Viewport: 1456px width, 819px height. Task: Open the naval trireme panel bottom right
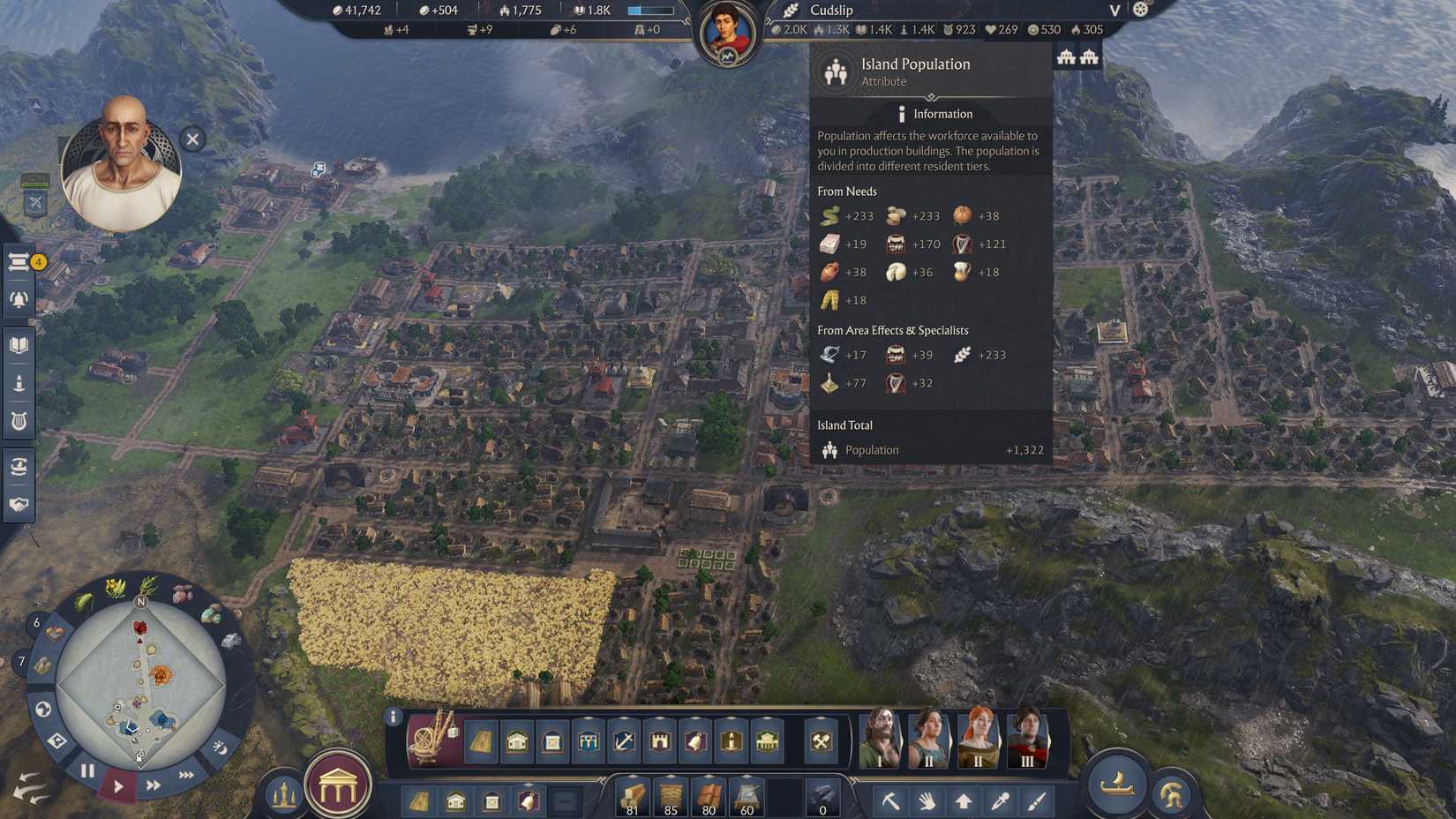click(x=1115, y=786)
